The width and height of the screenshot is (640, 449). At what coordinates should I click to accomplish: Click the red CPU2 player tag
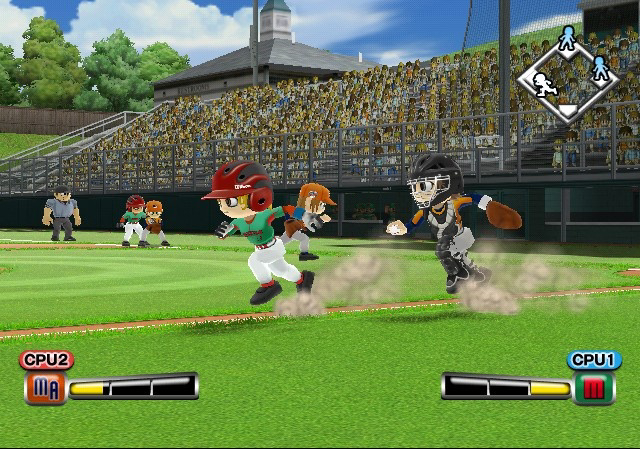coord(46,360)
